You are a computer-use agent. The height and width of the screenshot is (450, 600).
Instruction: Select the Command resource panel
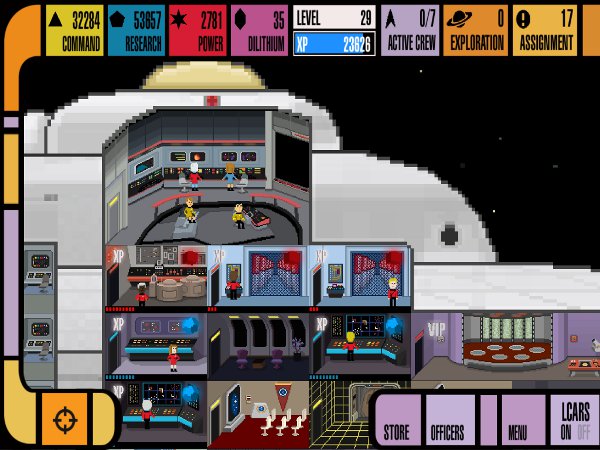tap(74, 30)
